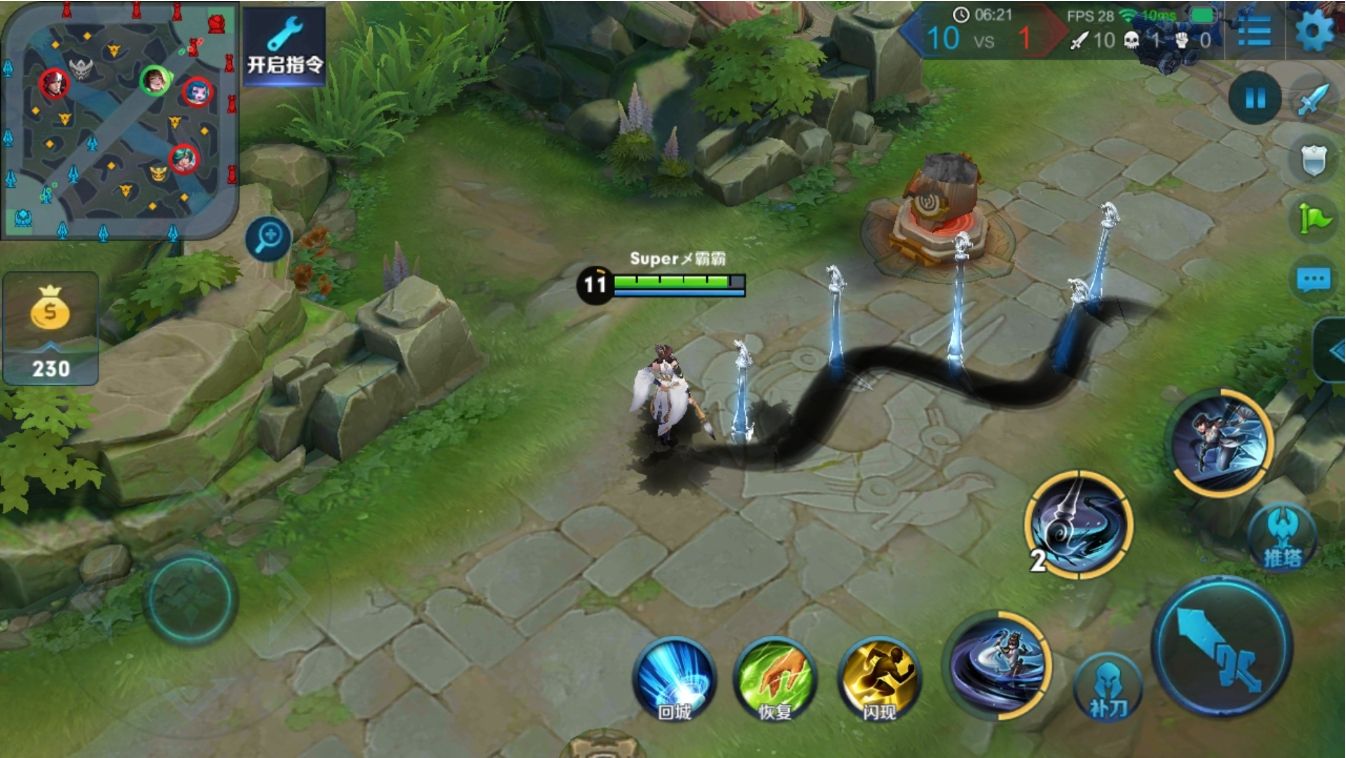Activate the swirling blade skill numbered 2

[x=1079, y=525]
